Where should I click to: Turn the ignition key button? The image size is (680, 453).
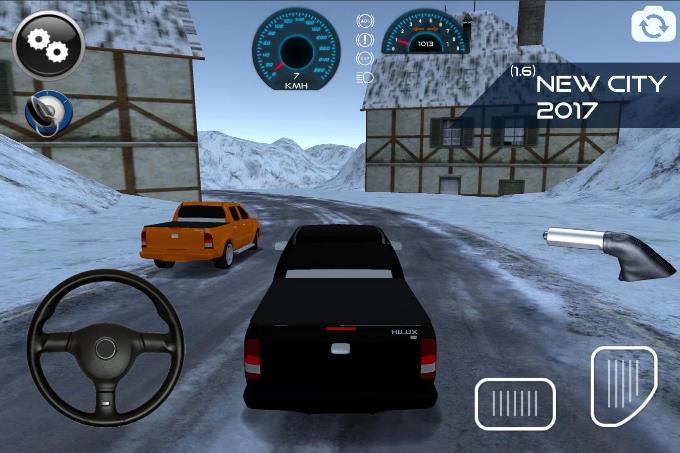click(46, 112)
